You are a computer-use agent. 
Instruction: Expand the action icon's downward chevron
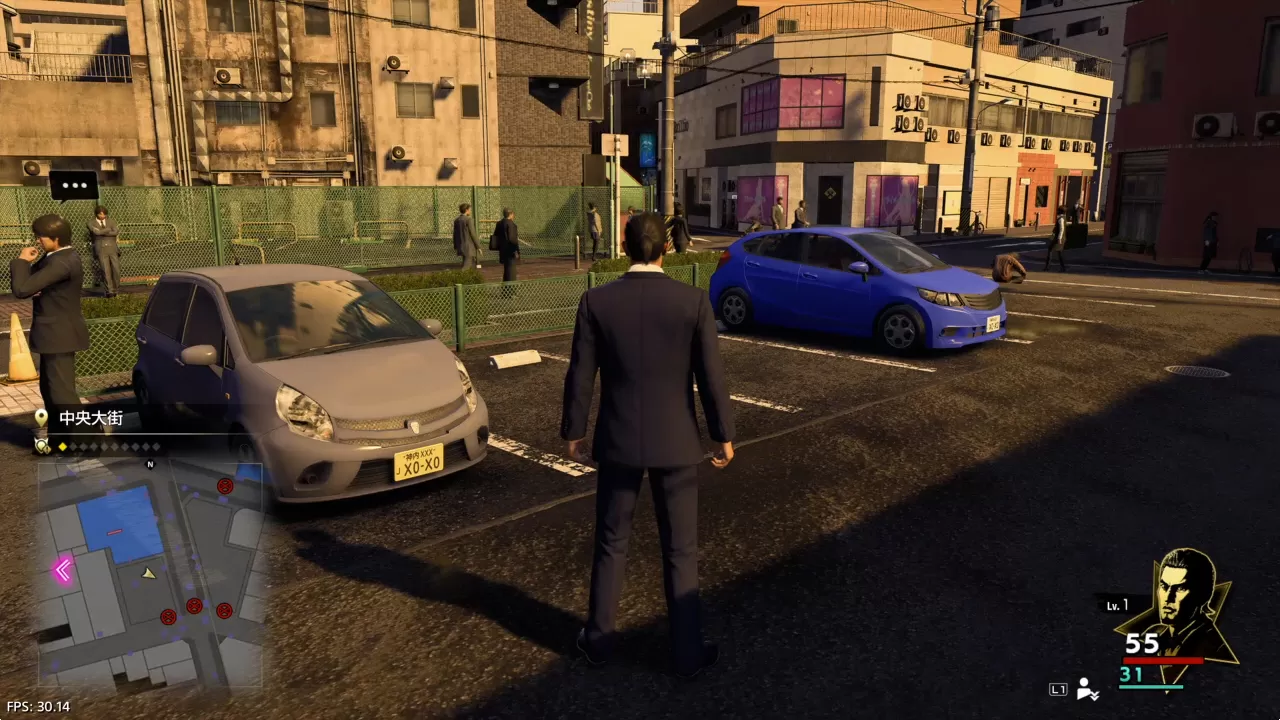(x=1094, y=696)
